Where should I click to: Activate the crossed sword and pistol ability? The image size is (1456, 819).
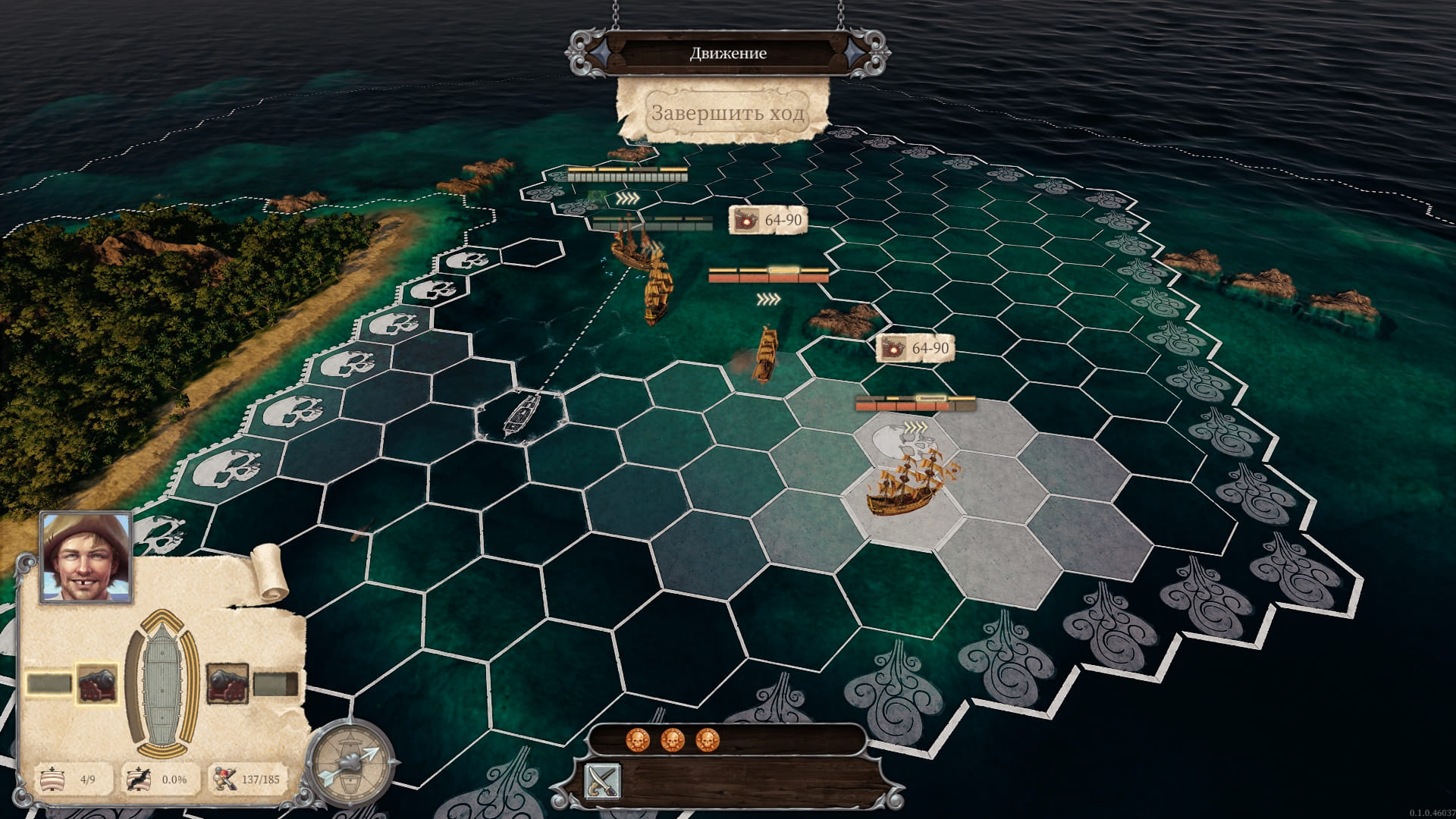point(603,782)
